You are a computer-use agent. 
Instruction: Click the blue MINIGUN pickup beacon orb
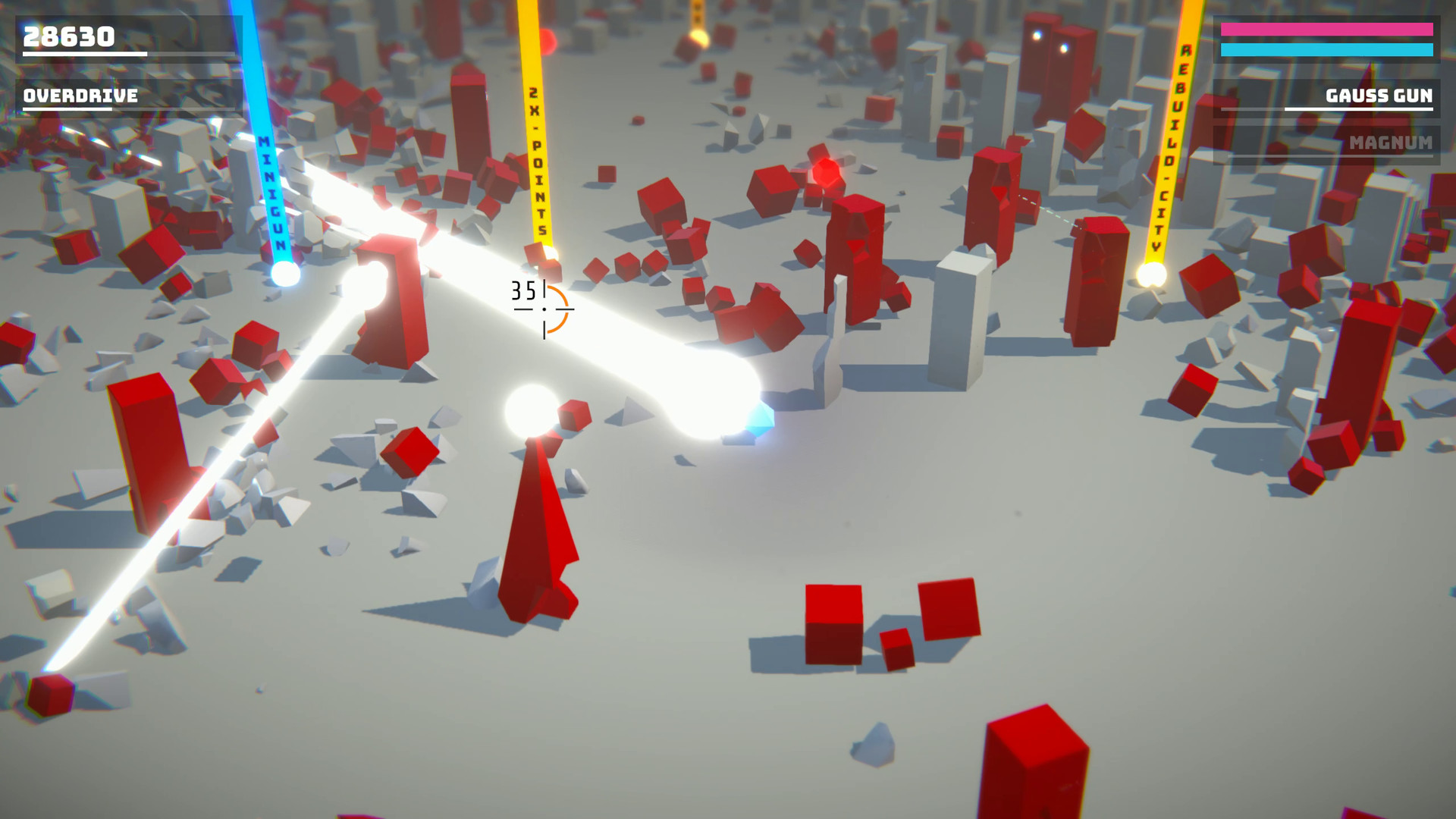[284, 275]
